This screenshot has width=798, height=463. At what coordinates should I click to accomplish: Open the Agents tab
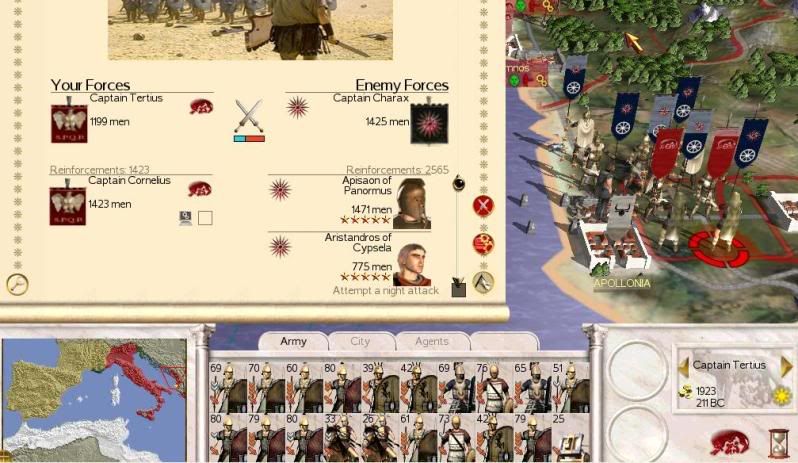tap(431, 341)
